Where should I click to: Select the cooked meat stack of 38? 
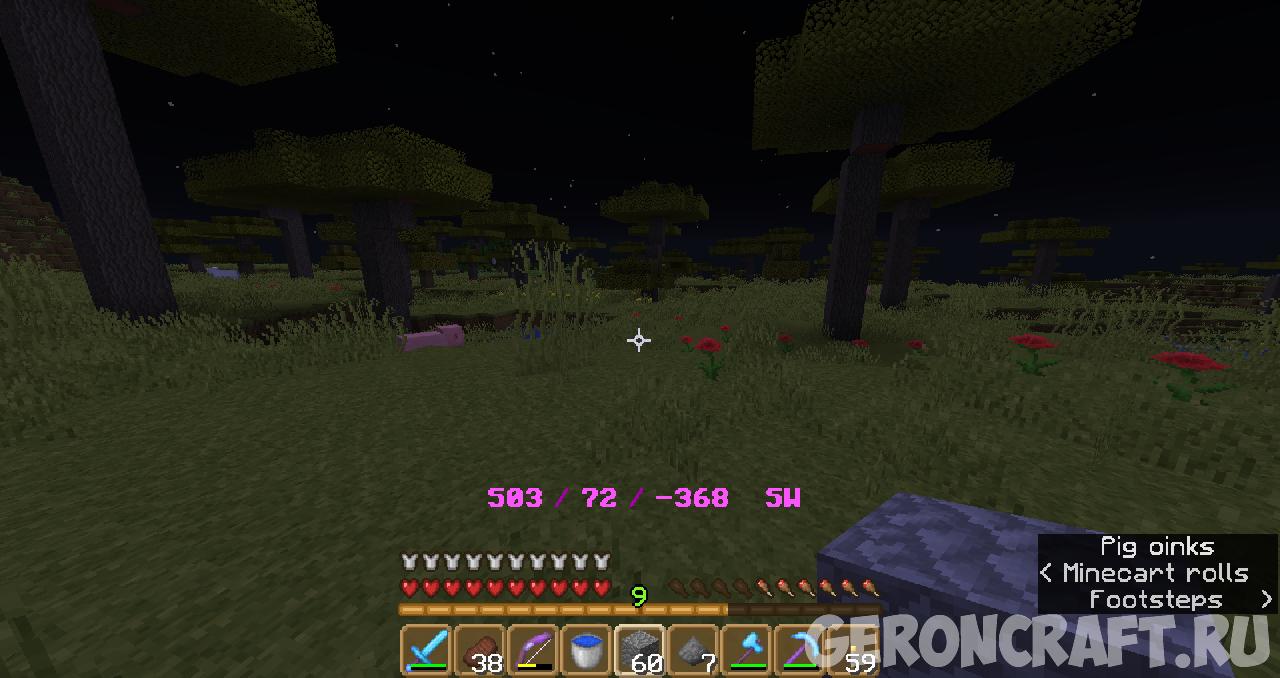480,650
